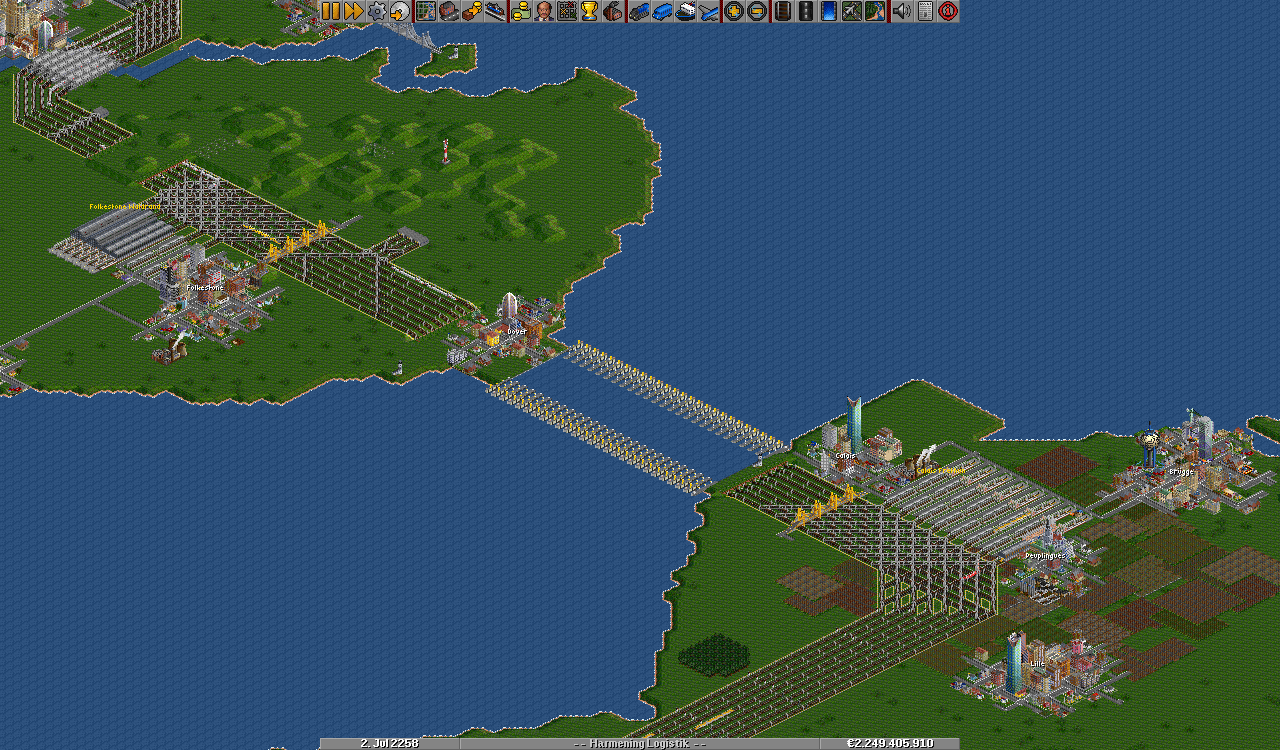
Task: Open the railway track construction tool
Action: tap(782, 11)
